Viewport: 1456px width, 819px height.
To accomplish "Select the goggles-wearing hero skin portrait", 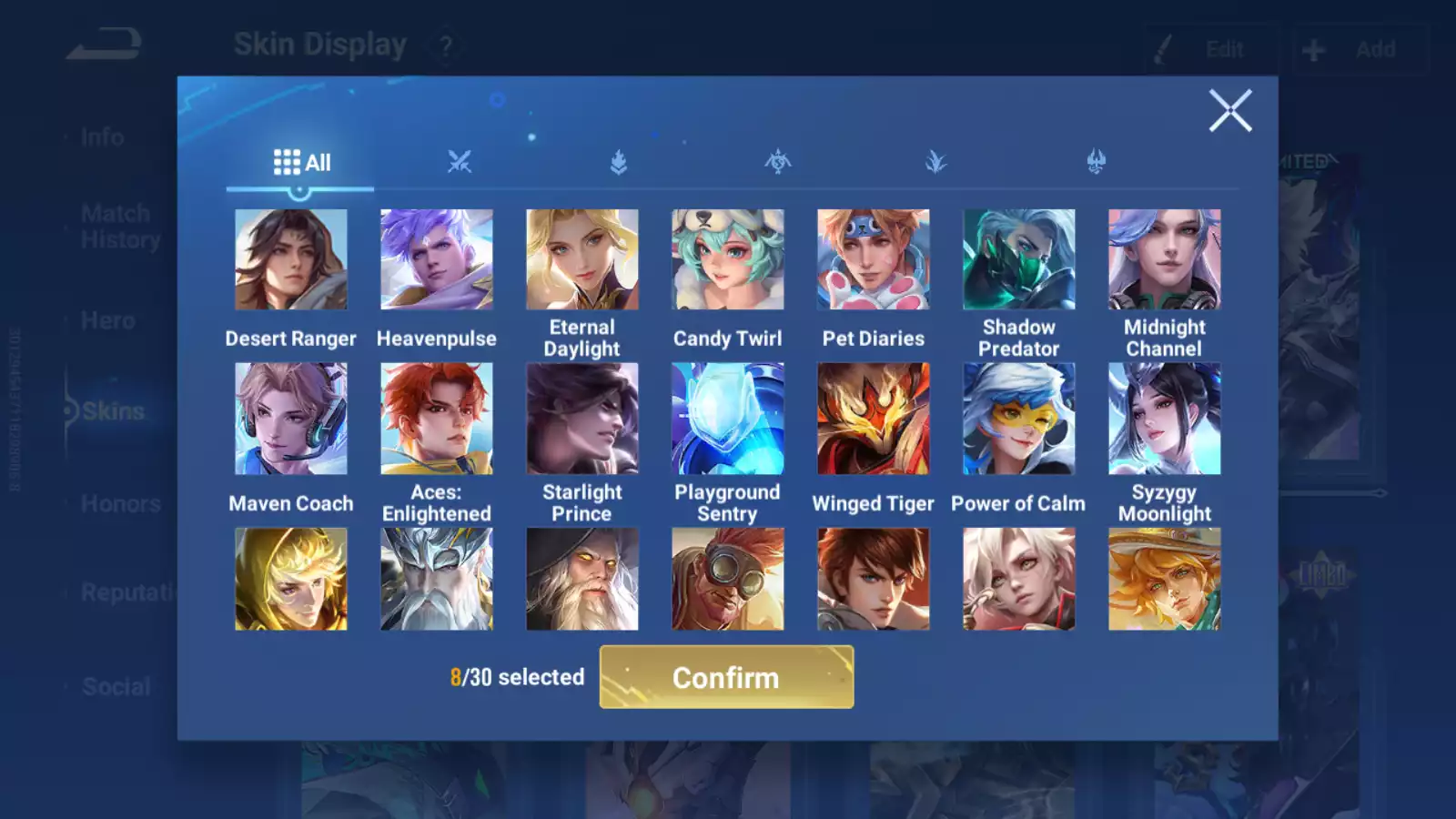I will point(728,580).
